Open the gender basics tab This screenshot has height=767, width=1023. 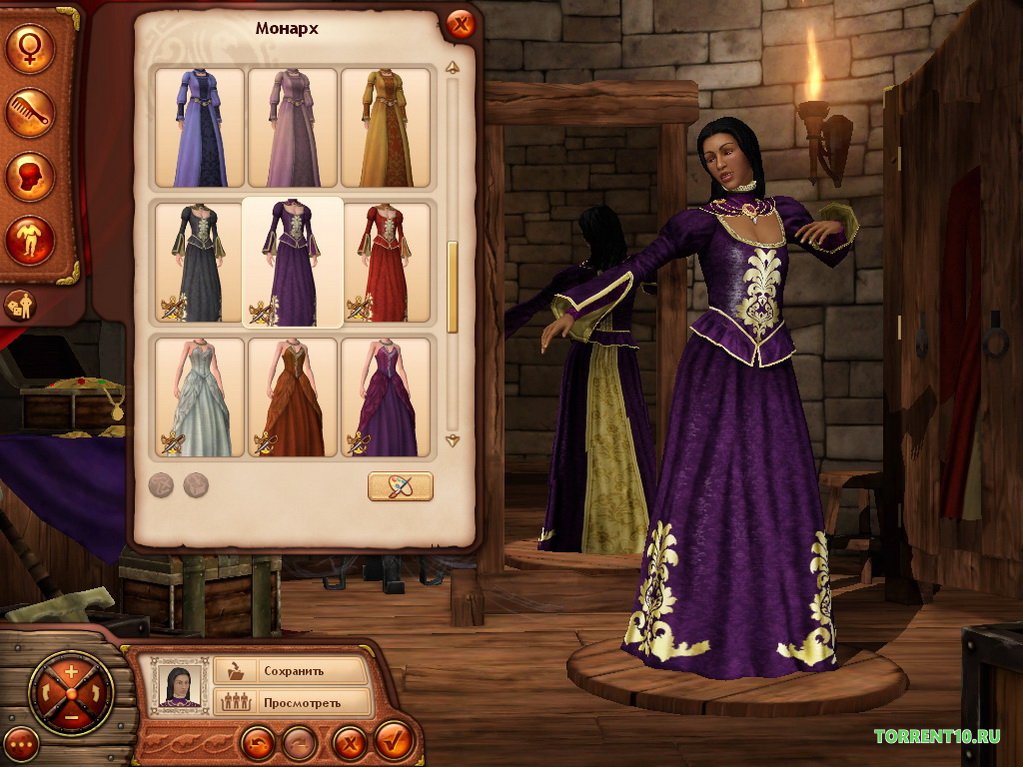click(x=30, y=49)
